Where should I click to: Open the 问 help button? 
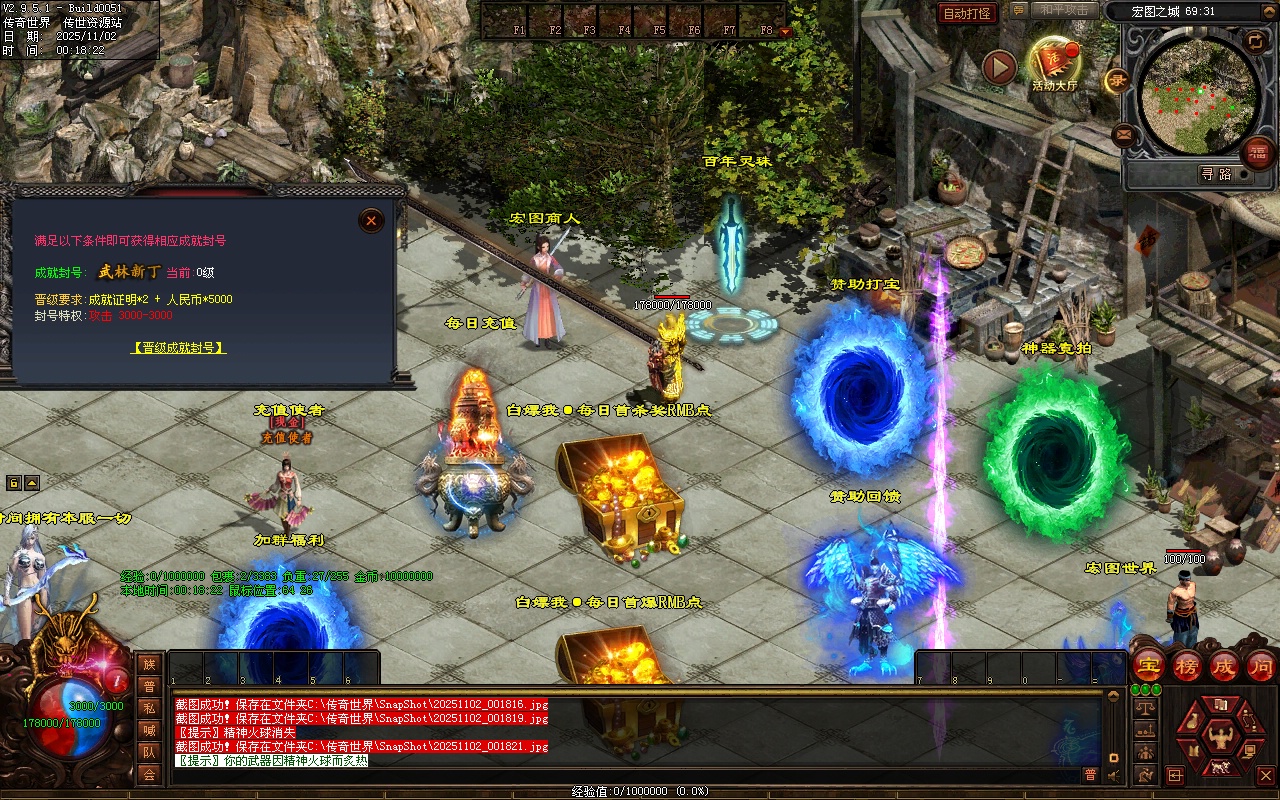[x=1260, y=665]
